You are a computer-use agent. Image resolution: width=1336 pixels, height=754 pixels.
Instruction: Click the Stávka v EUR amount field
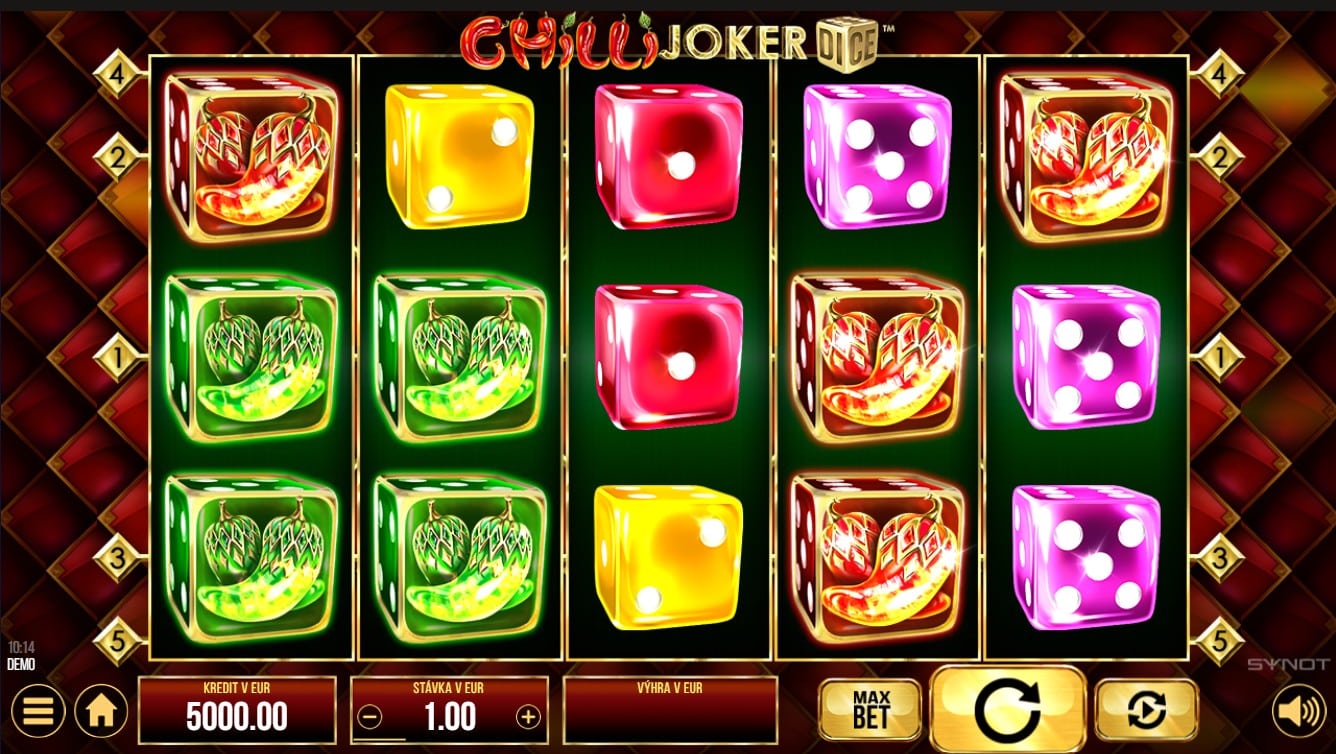pos(449,716)
